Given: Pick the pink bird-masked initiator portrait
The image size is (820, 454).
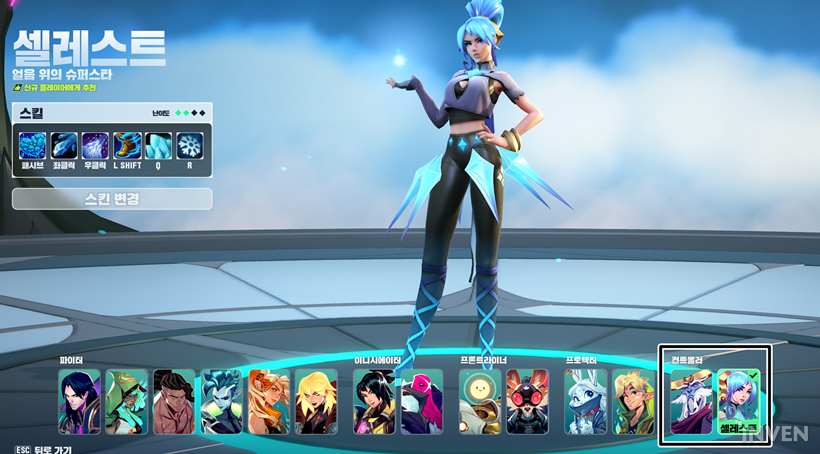Looking at the screenshot, I should pos(421,402).
